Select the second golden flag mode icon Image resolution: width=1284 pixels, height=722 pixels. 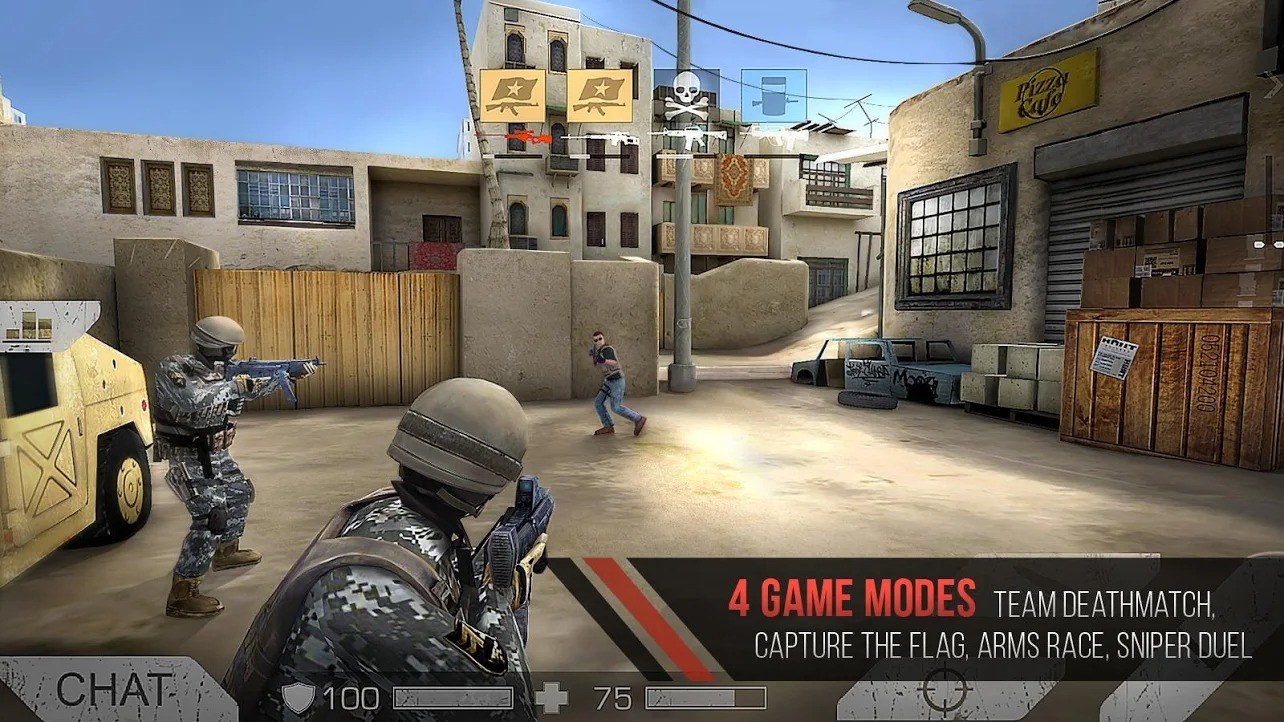pos(600,96)
